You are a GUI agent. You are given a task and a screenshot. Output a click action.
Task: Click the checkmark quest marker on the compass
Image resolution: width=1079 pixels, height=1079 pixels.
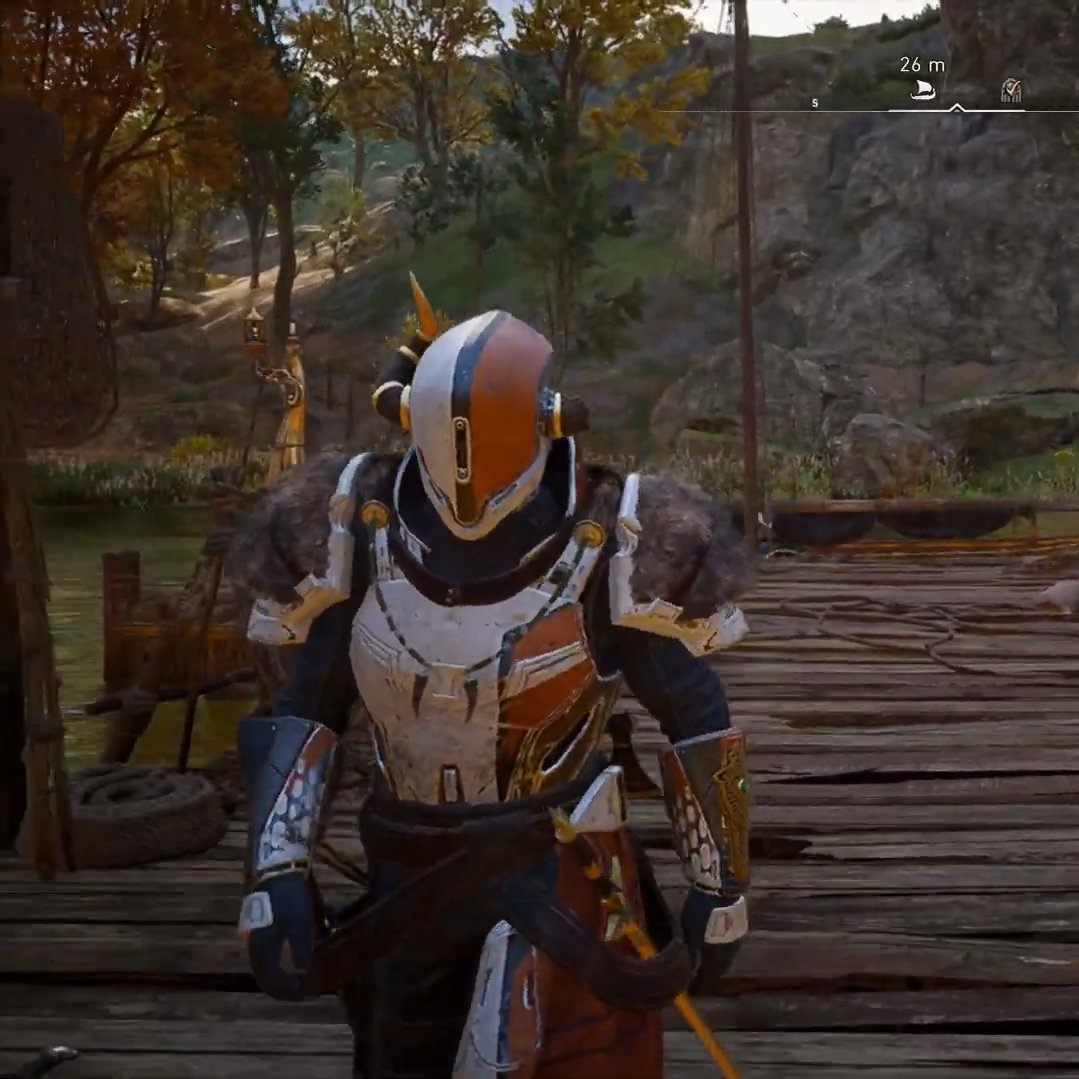(x=1011, y=91)
